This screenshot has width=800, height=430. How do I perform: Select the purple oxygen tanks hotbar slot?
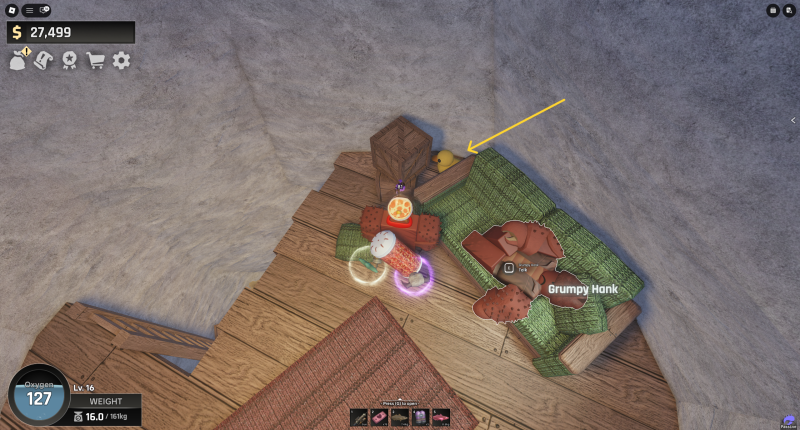click(x=420, y=416)
